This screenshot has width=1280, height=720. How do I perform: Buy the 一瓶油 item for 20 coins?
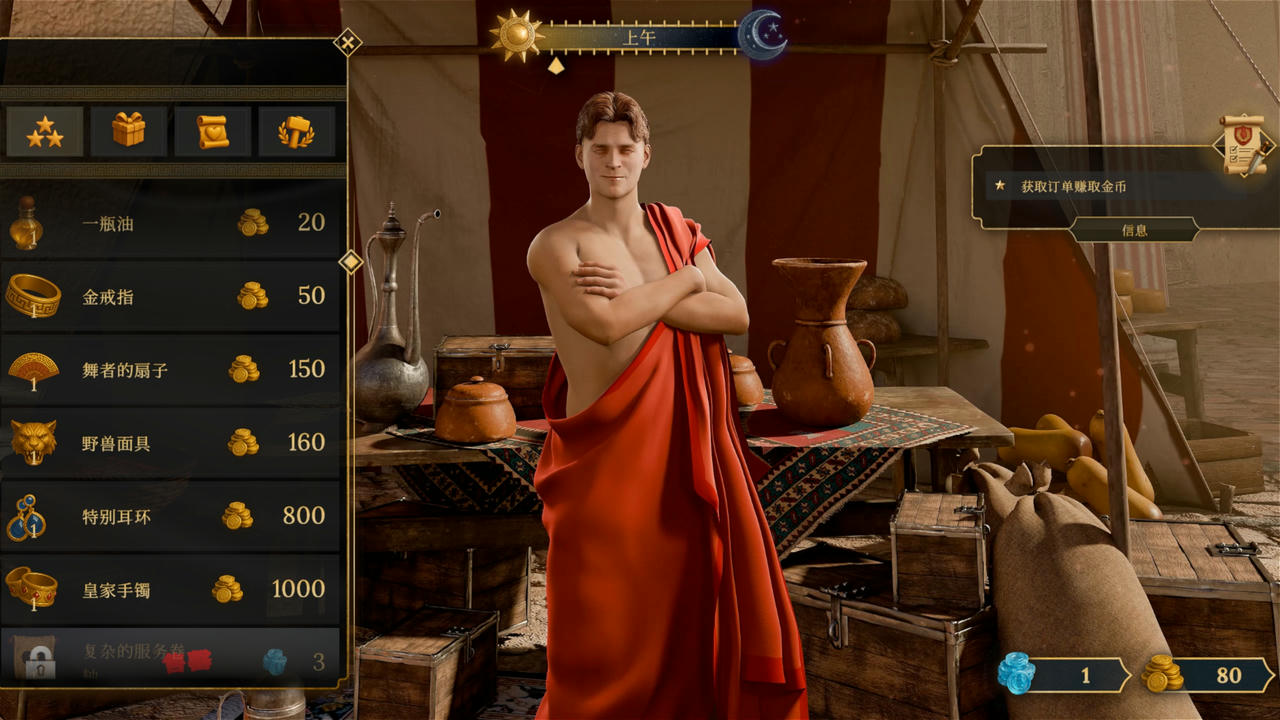[170, 223]
